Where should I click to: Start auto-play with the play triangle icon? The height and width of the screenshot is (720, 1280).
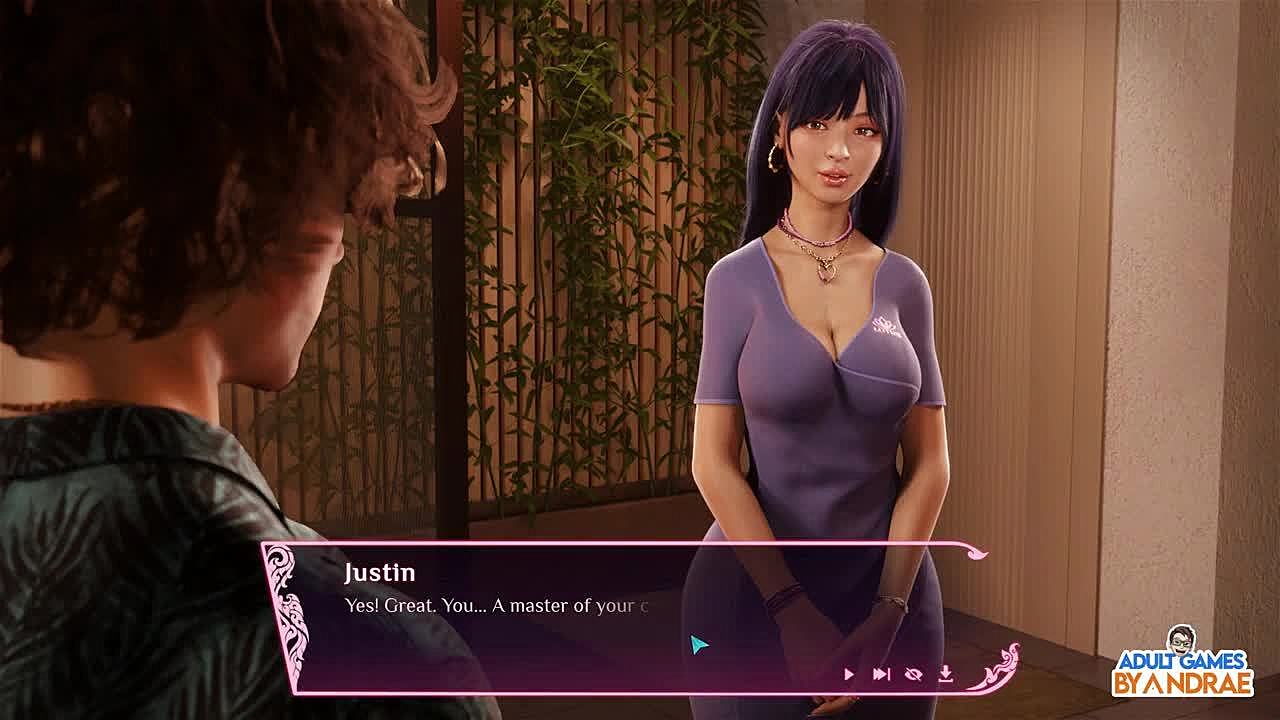(x=849, y=675)
